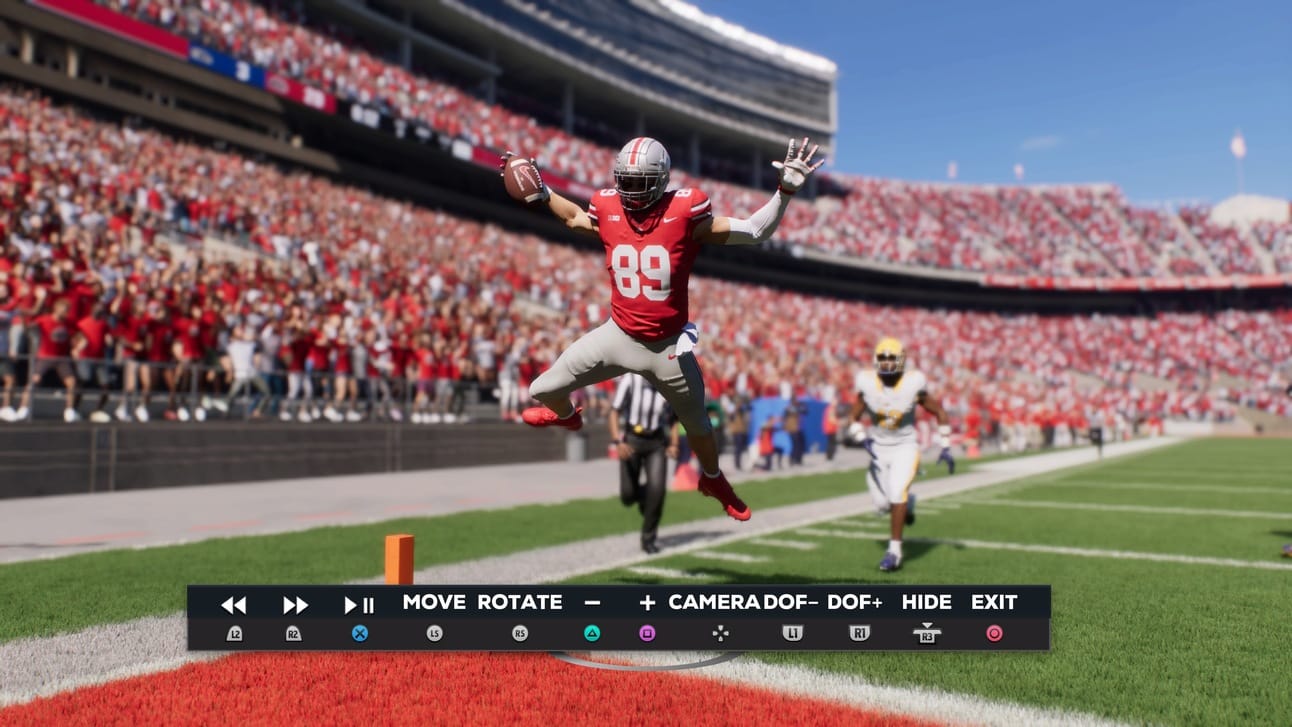Viewport: 1292px width, 727px height.
Task: Select the MOVE camera control
Action: point(434,602)
